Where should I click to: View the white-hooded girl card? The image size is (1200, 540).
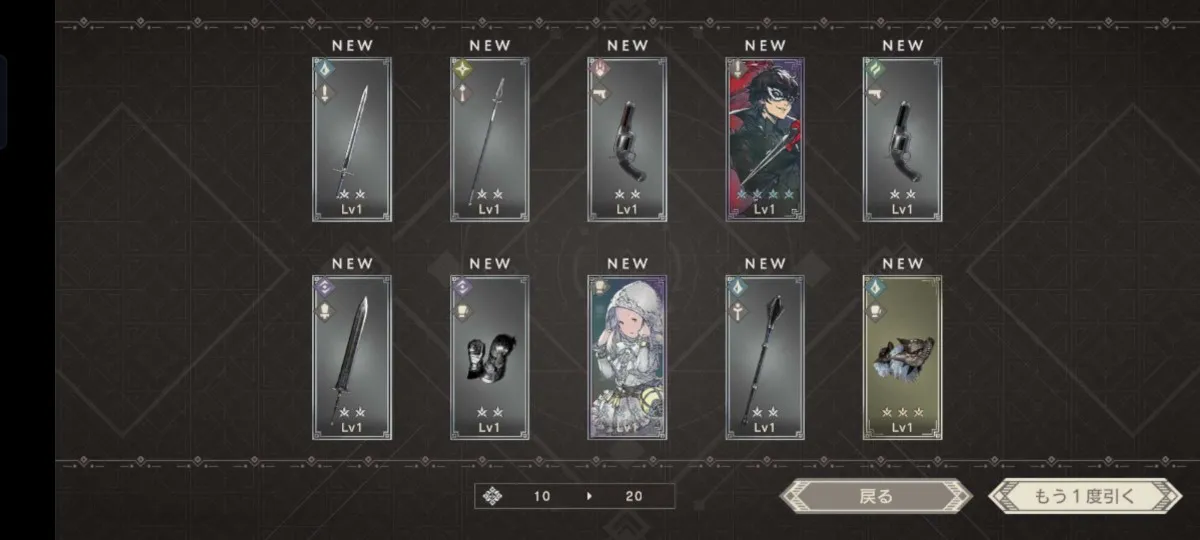pos(627,358)
